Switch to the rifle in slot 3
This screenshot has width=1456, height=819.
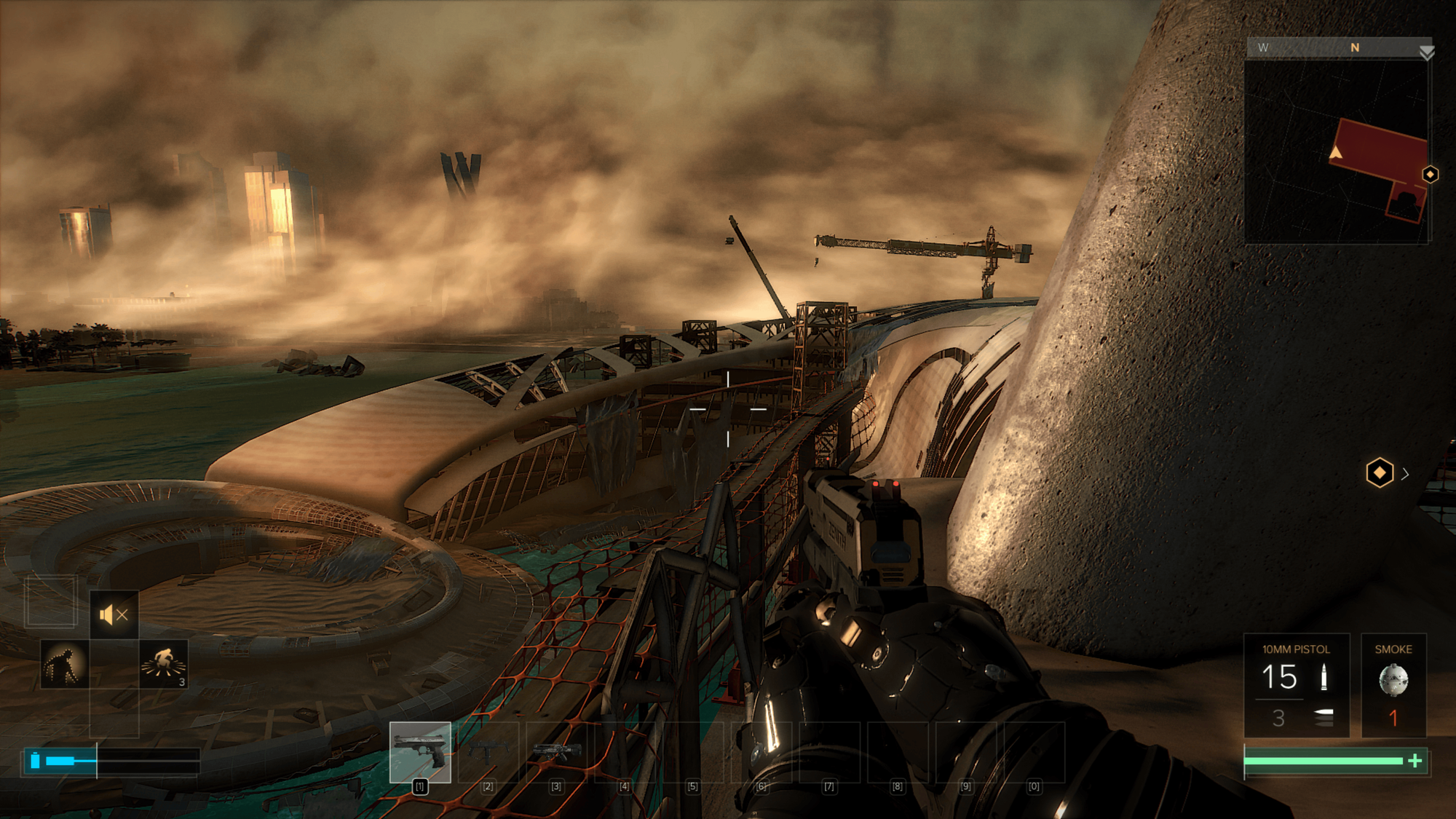tap(556, 752)
